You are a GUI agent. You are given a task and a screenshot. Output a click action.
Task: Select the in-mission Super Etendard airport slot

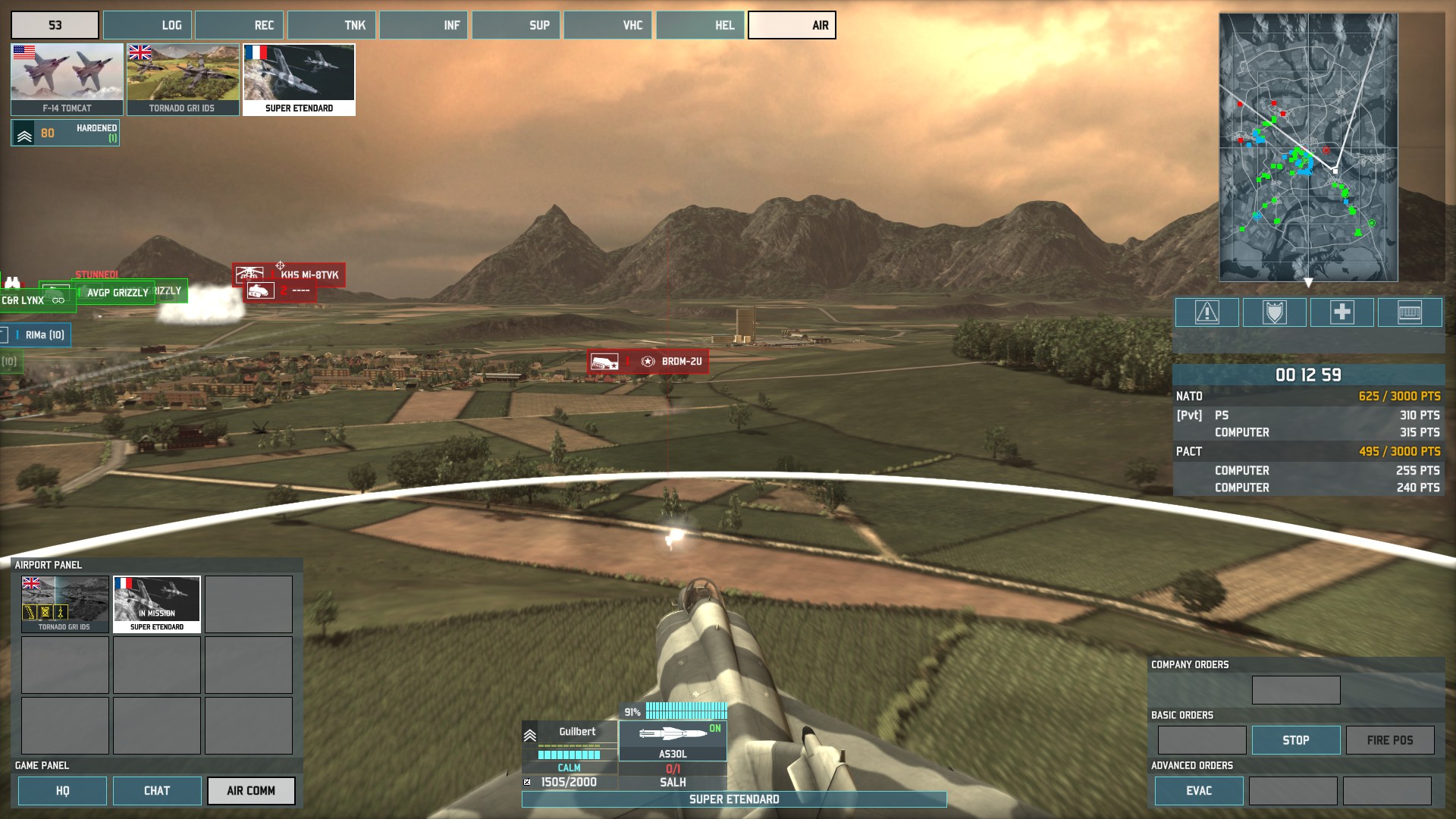pyautogui.click(x=157, y=604)
